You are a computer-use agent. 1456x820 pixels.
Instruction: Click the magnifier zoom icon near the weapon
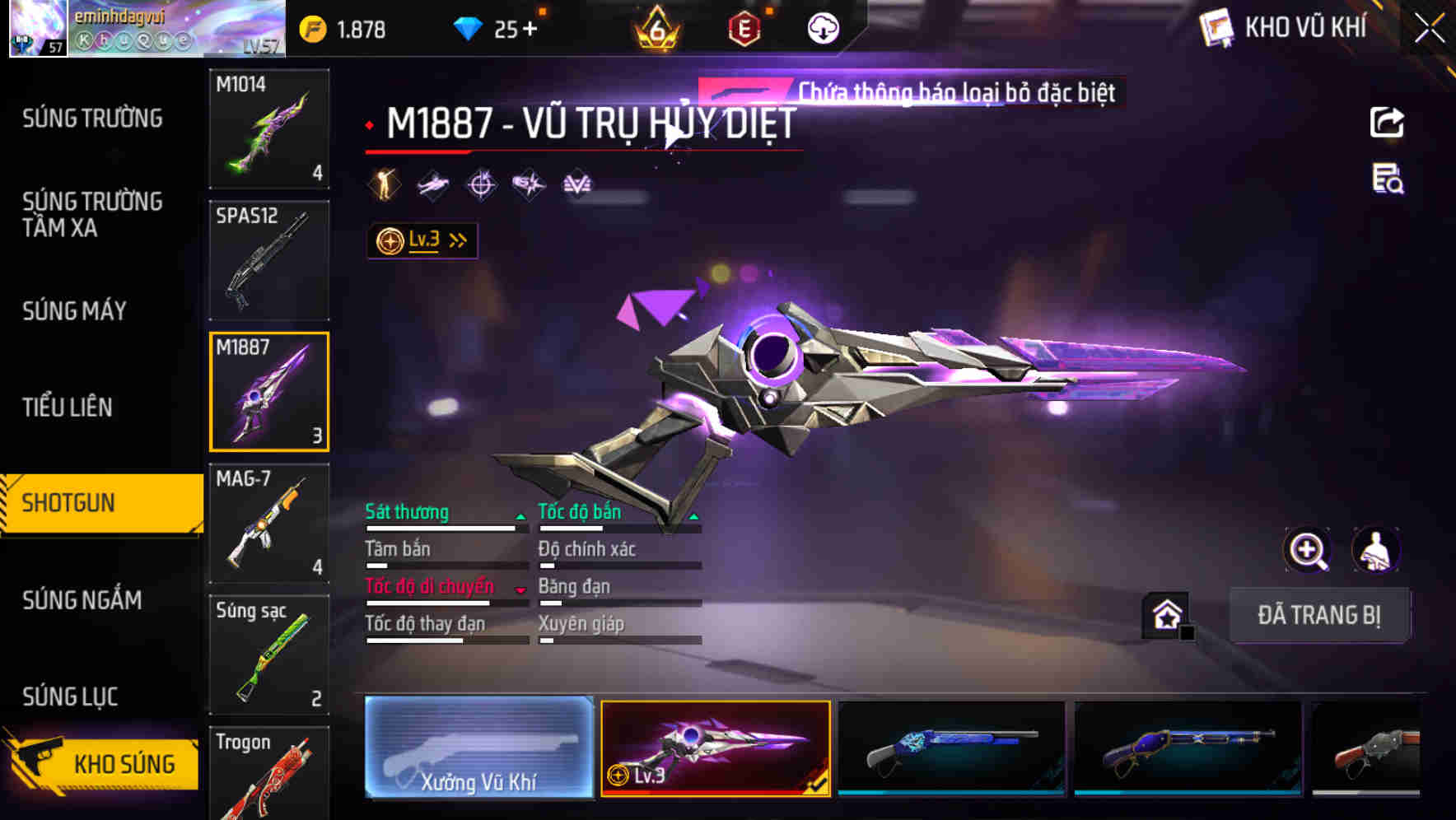coord(1308,550)
